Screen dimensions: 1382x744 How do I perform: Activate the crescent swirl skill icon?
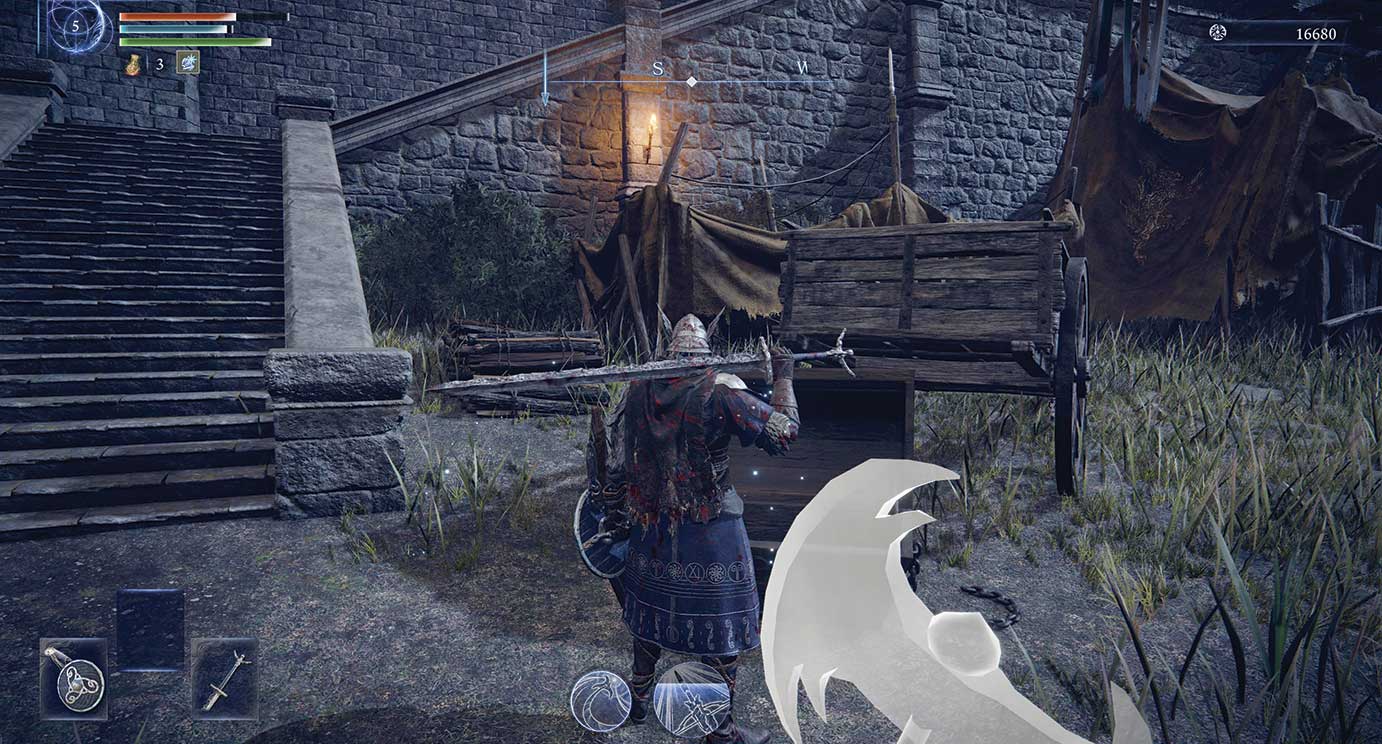tap(600, 700)
